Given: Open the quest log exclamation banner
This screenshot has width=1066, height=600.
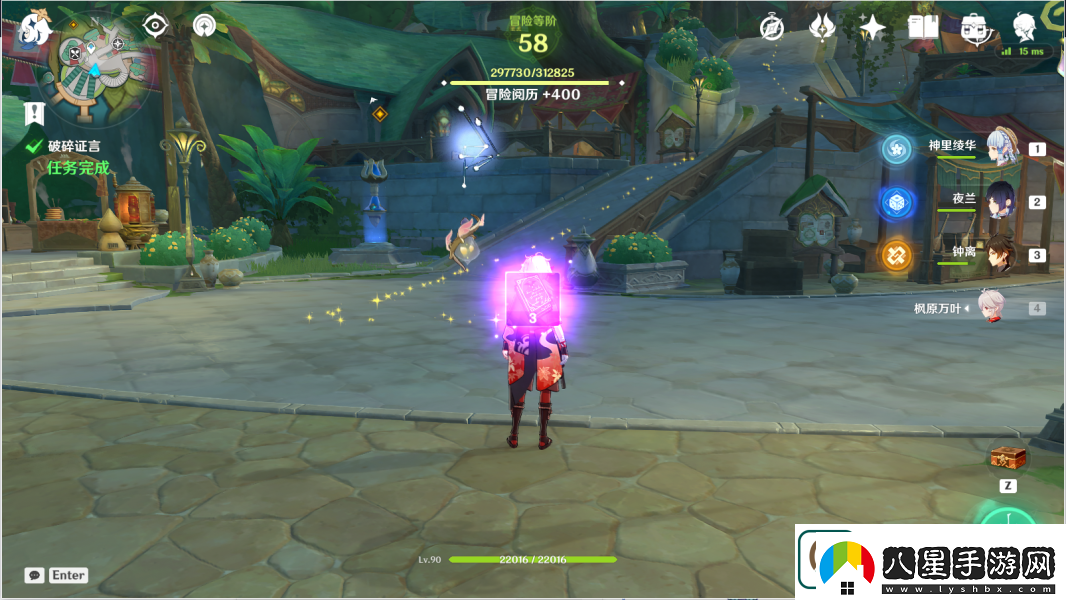Looking at the screenshot, I should pyautogui.click(x=36, y=112).
